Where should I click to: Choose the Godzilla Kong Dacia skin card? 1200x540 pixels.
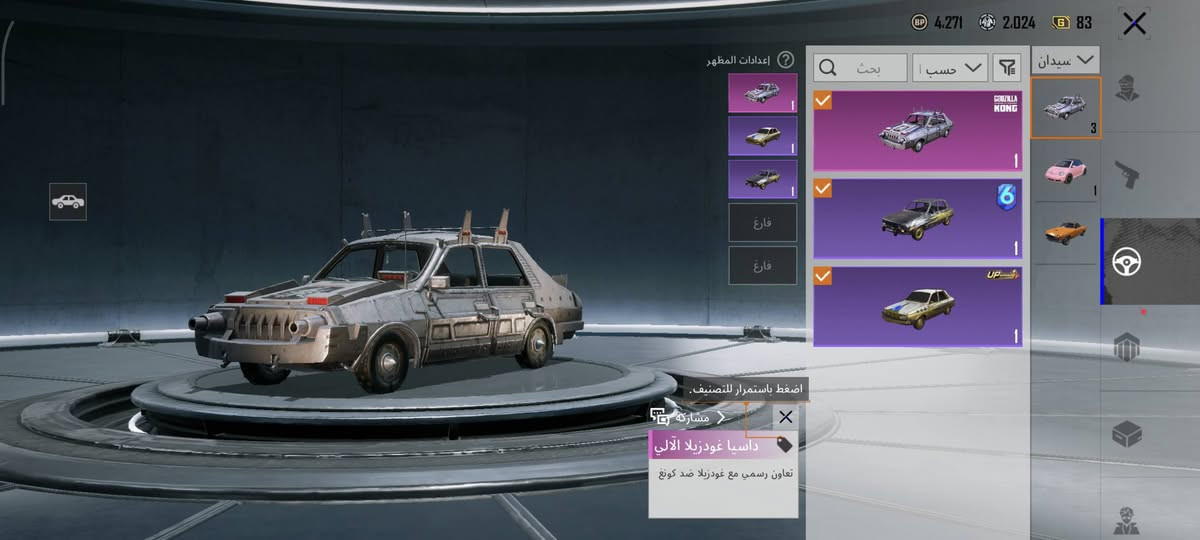point(918,130)
